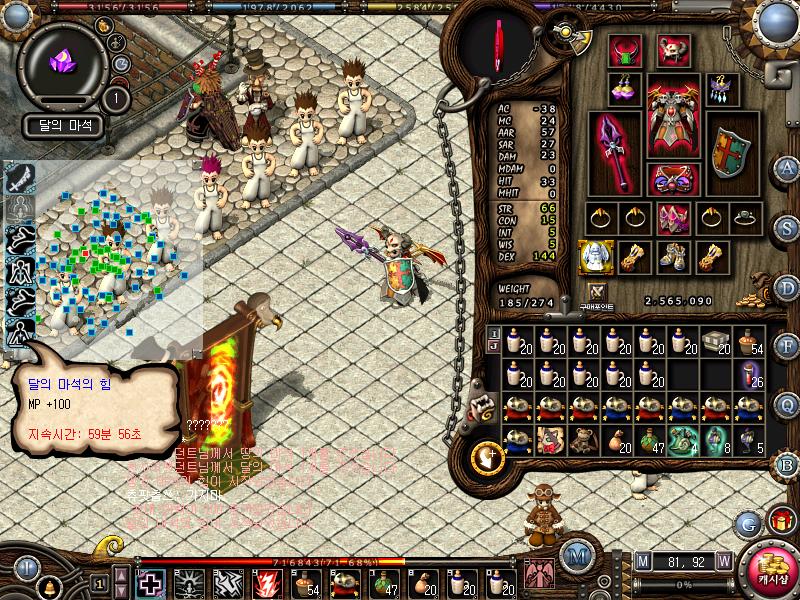Select the equipped cross shield slot

pyautogui.click(x=730, y=152)
